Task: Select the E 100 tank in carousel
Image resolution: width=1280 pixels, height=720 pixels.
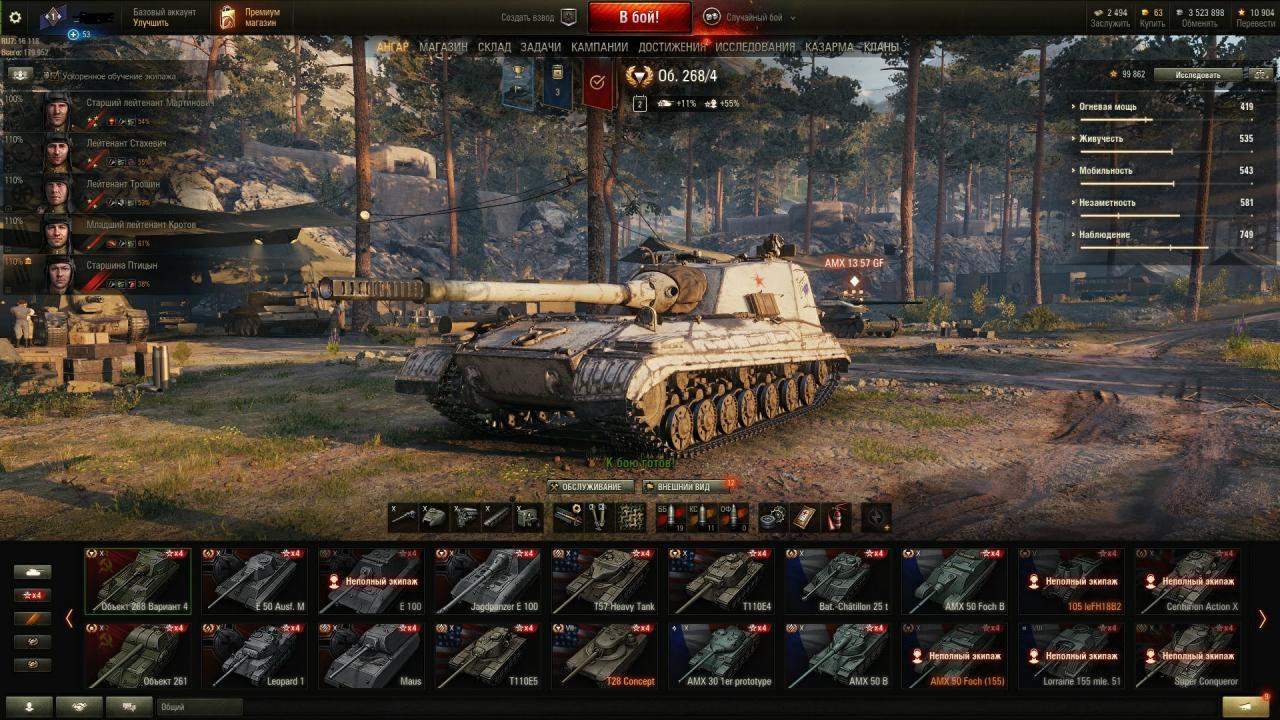Action: pos(371,580)
